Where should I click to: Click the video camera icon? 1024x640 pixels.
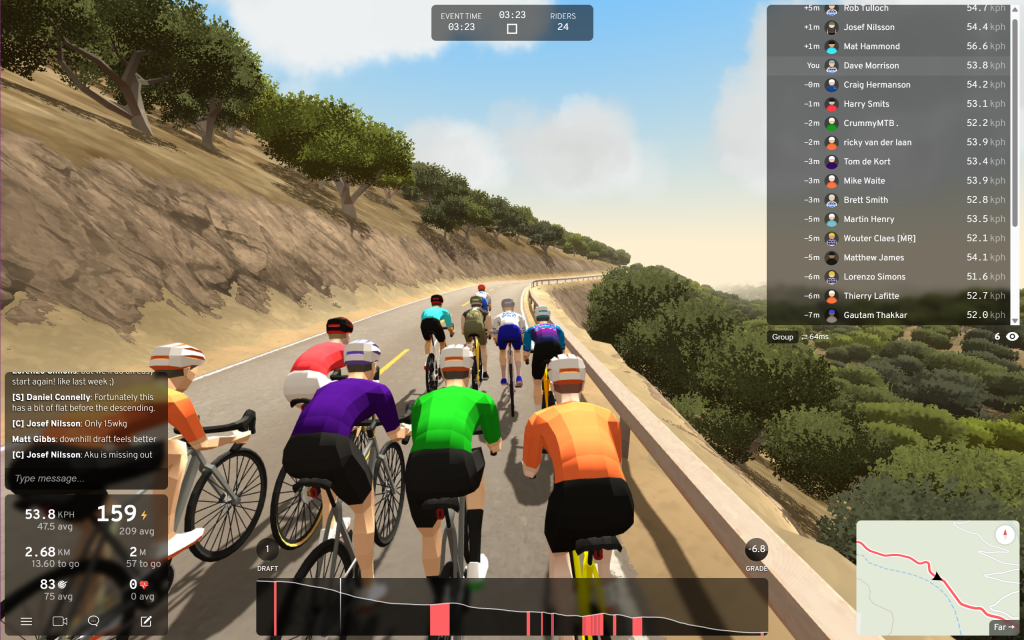[59, 621]
